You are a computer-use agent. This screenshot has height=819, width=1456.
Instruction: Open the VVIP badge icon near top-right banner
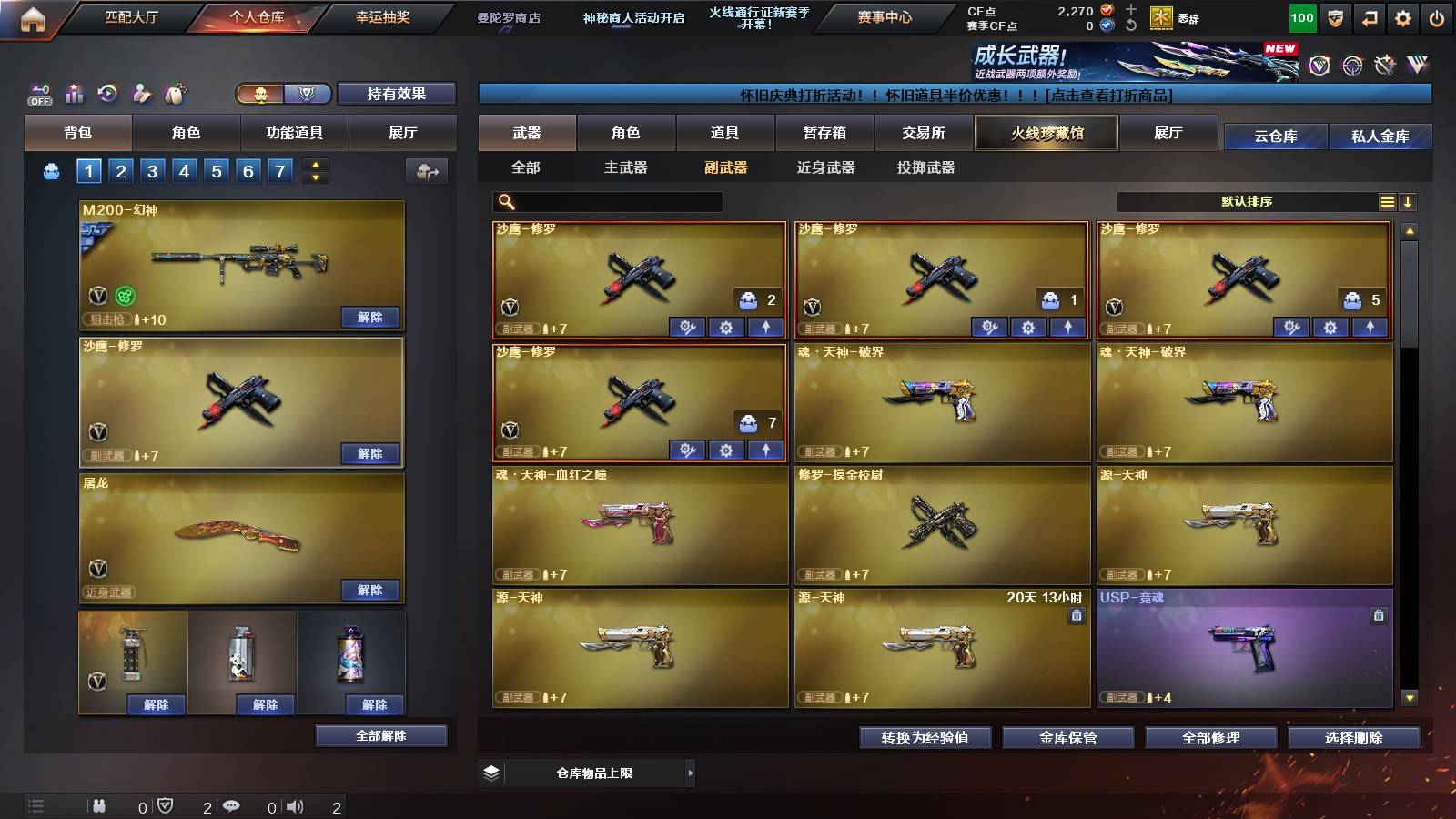tap(1319, 65)
